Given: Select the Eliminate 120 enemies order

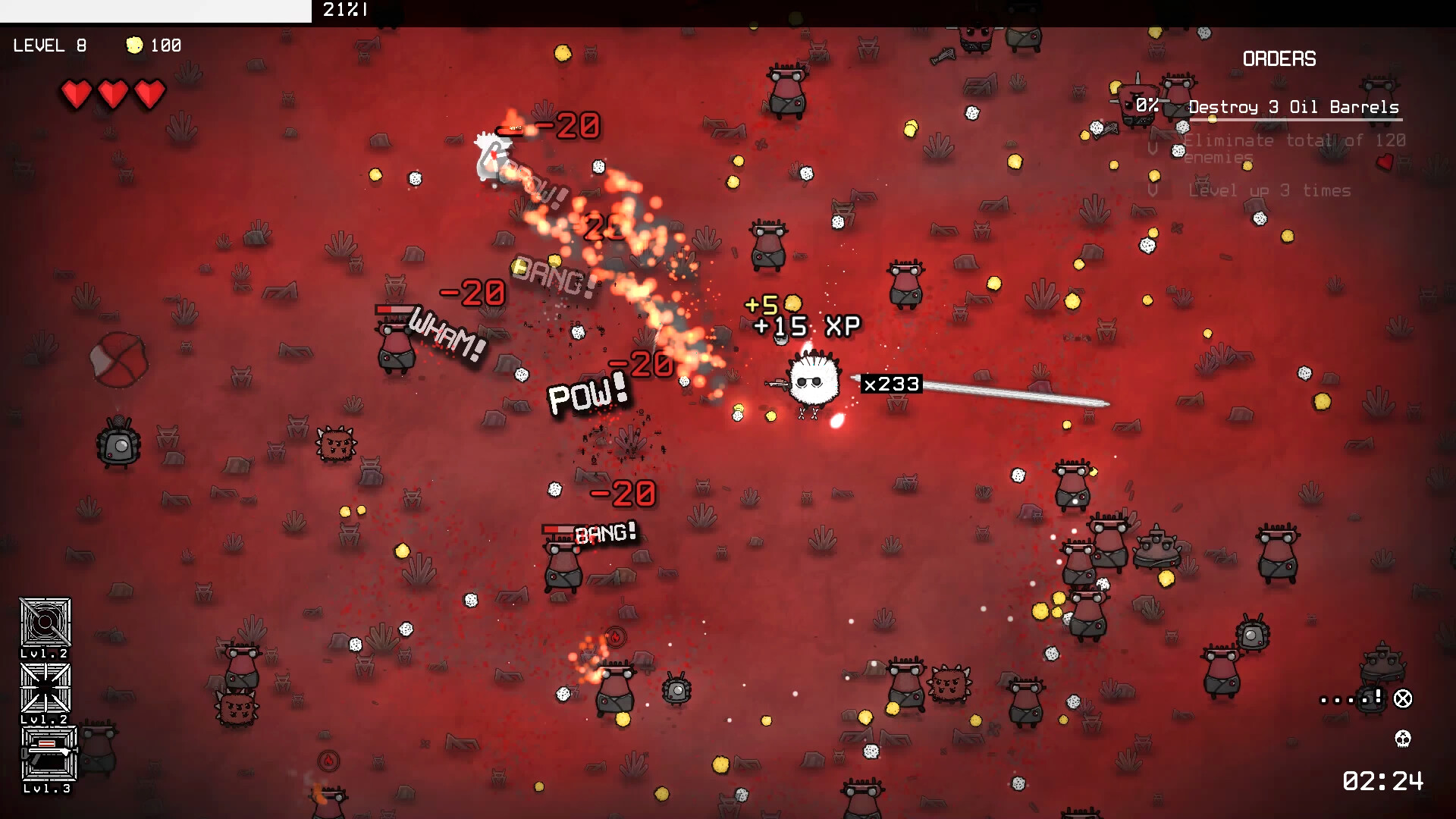Looking at the screenshot, I should point(1294,148).
